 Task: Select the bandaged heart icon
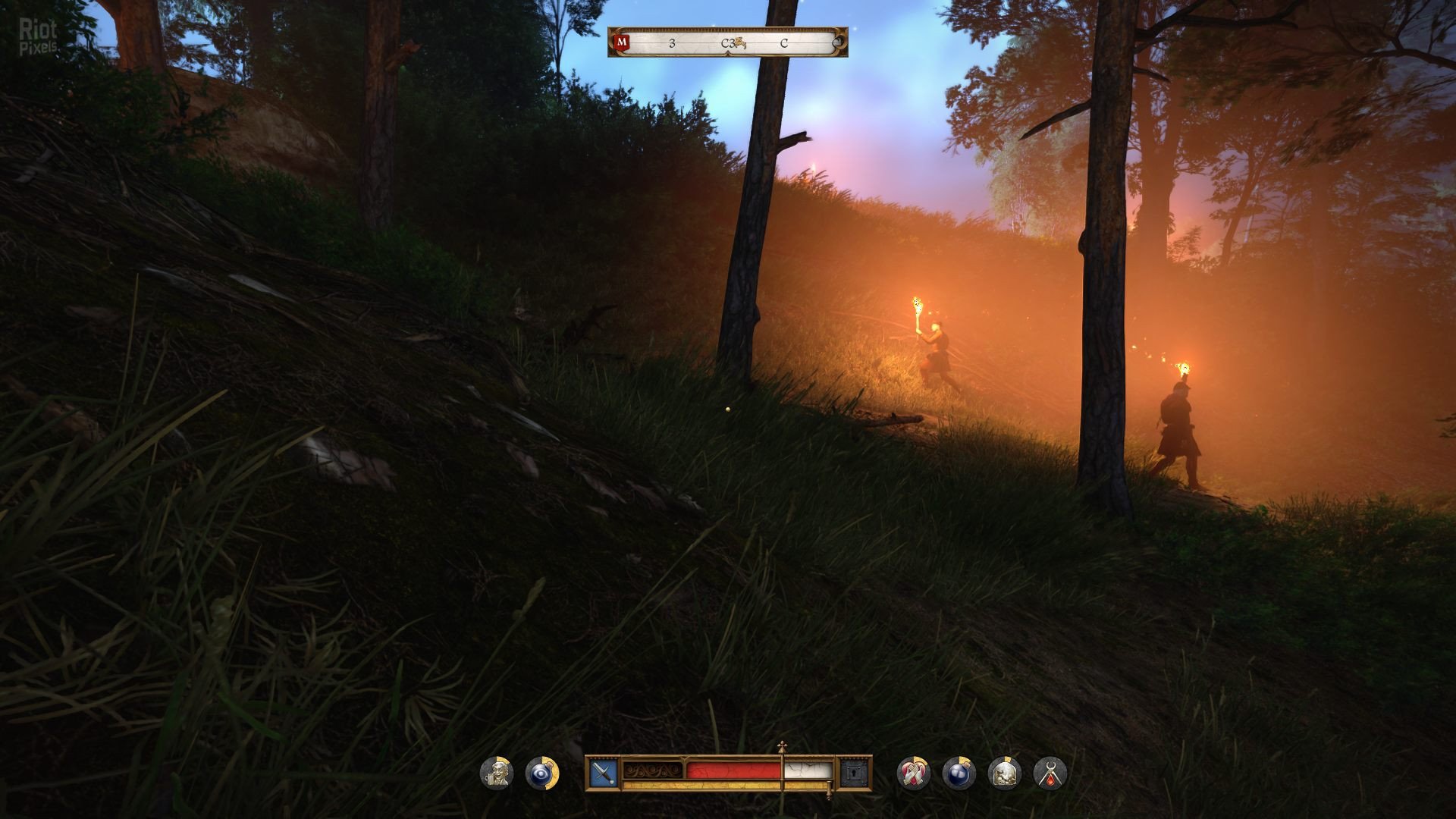[x=913, y=773]
